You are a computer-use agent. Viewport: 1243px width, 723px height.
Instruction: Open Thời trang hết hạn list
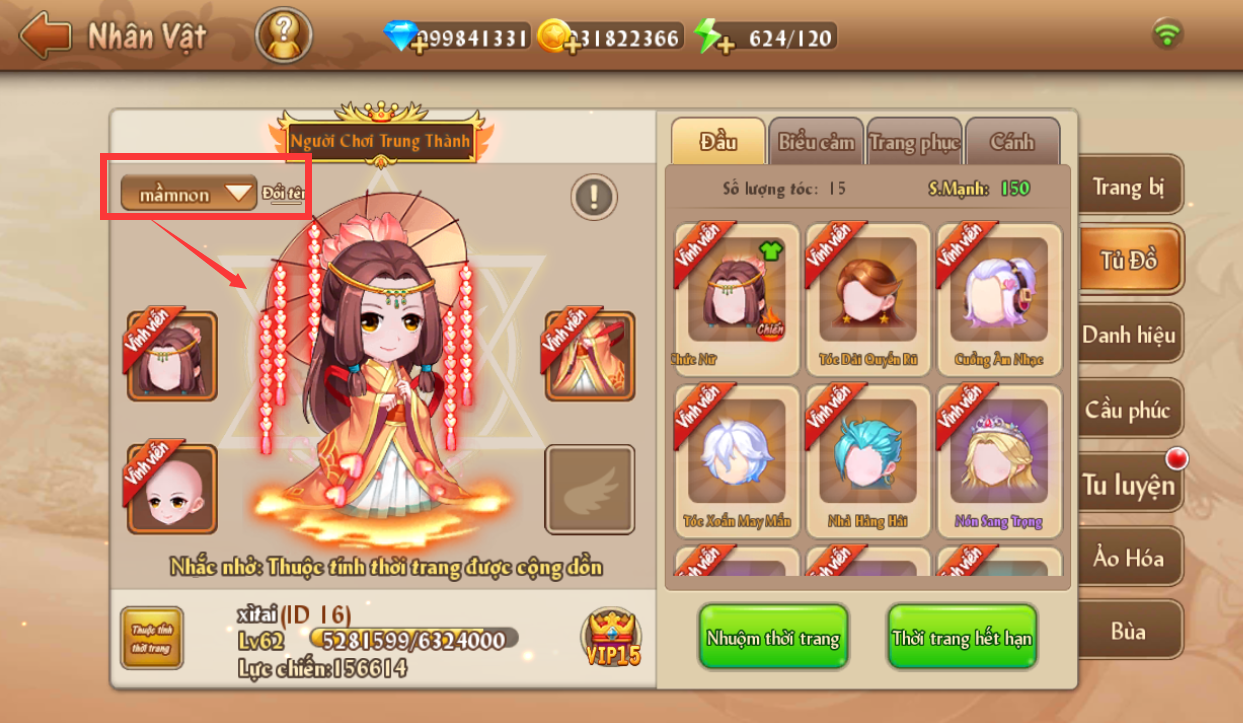tap(962, 638)
